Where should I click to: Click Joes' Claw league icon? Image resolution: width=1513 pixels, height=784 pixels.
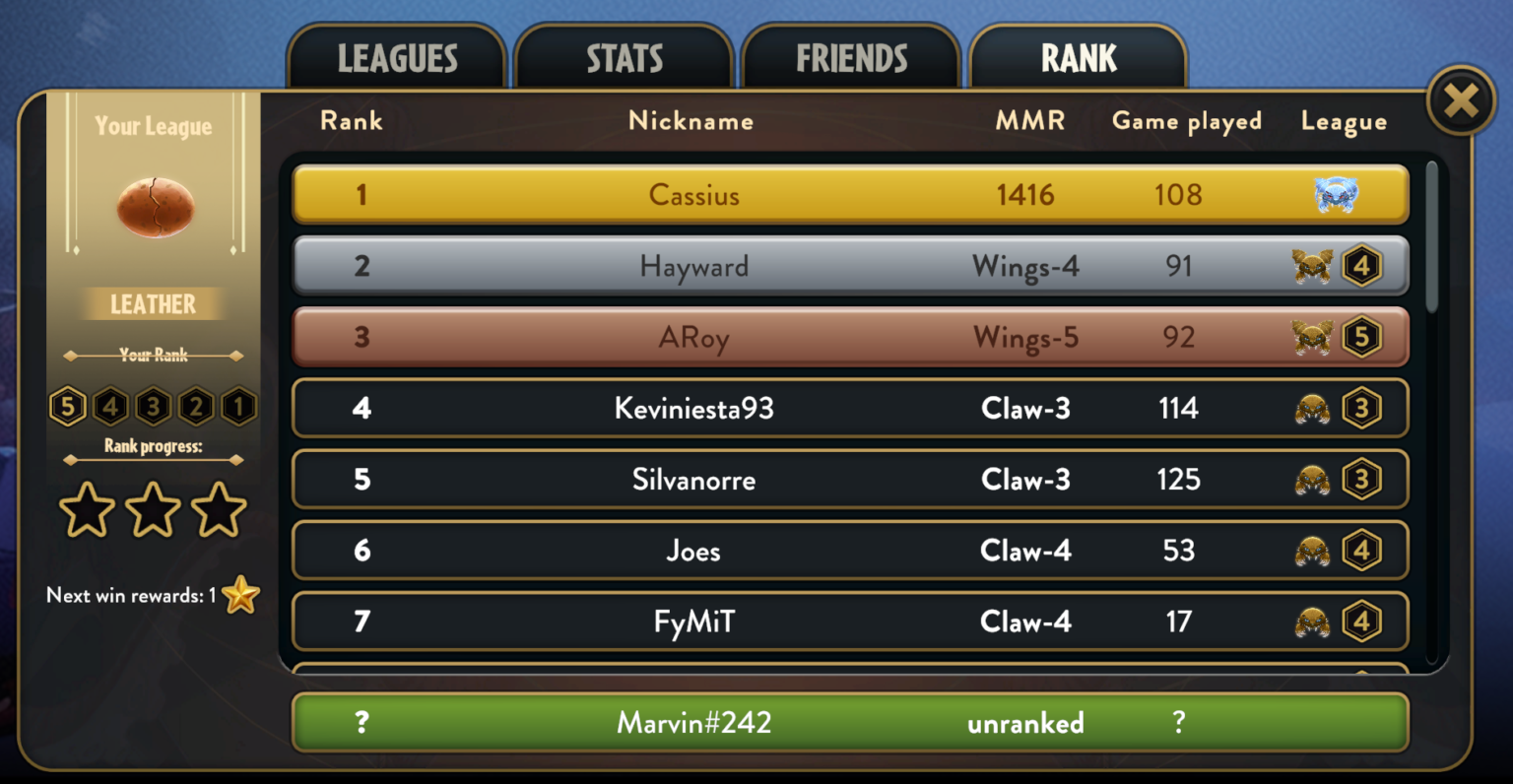[1313, 551]
